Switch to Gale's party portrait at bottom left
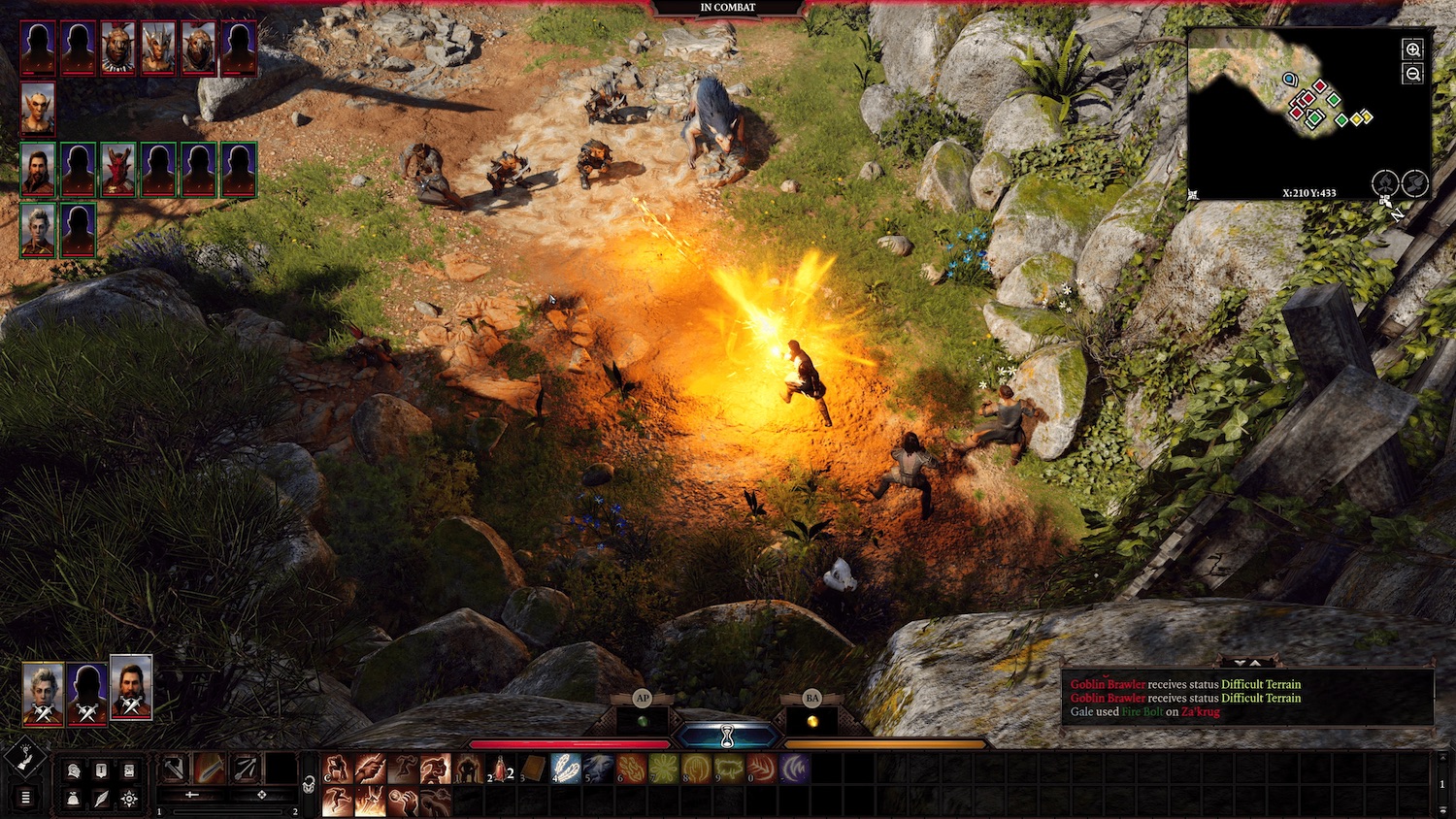The image size is (1456, 819). pyautogui.click(x=131, y=687)
